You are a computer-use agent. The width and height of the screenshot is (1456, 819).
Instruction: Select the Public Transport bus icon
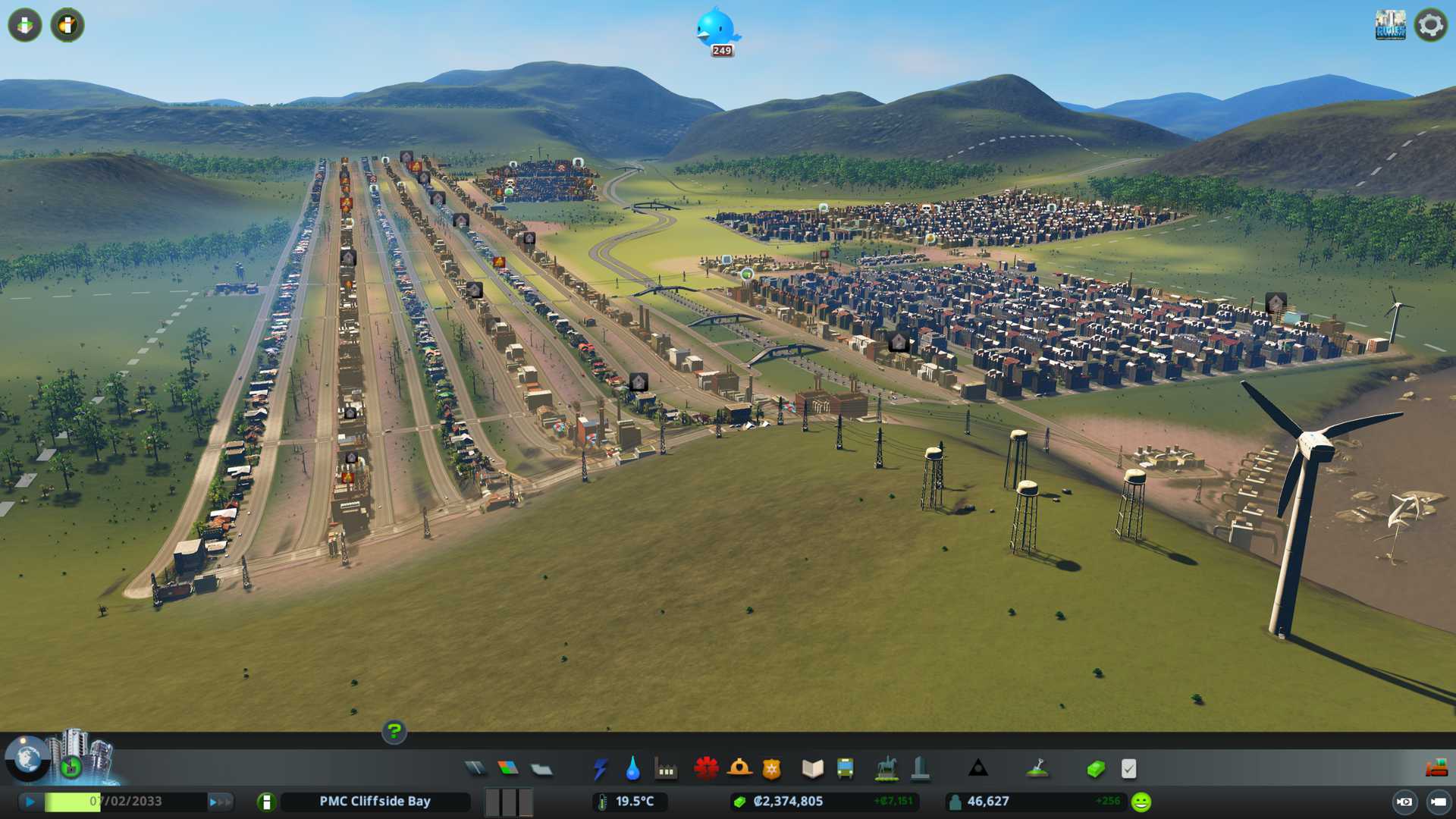pyautogui.click(x=845, y=769)
